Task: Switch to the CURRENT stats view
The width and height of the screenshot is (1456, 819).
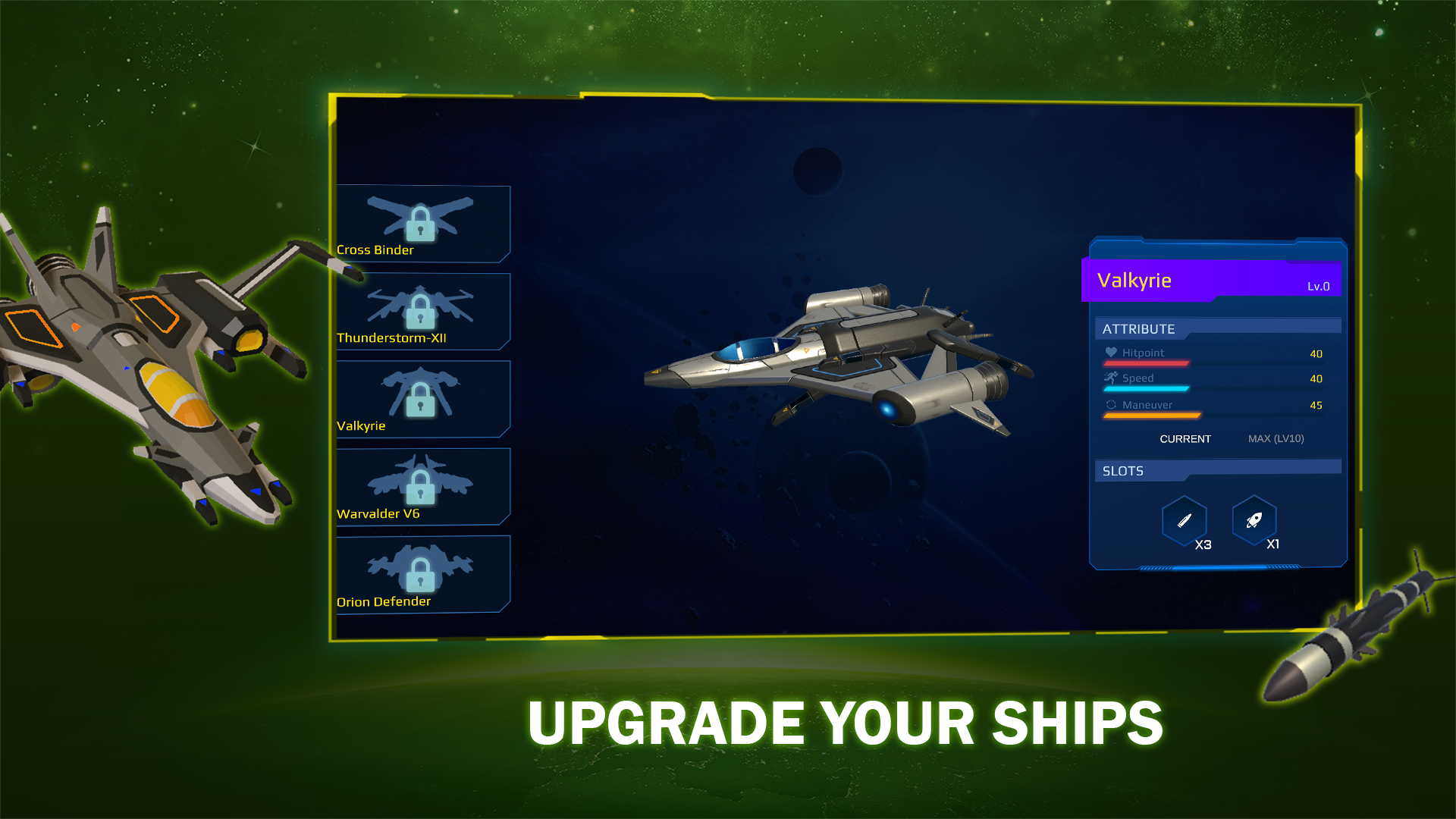Action: 1185,438
